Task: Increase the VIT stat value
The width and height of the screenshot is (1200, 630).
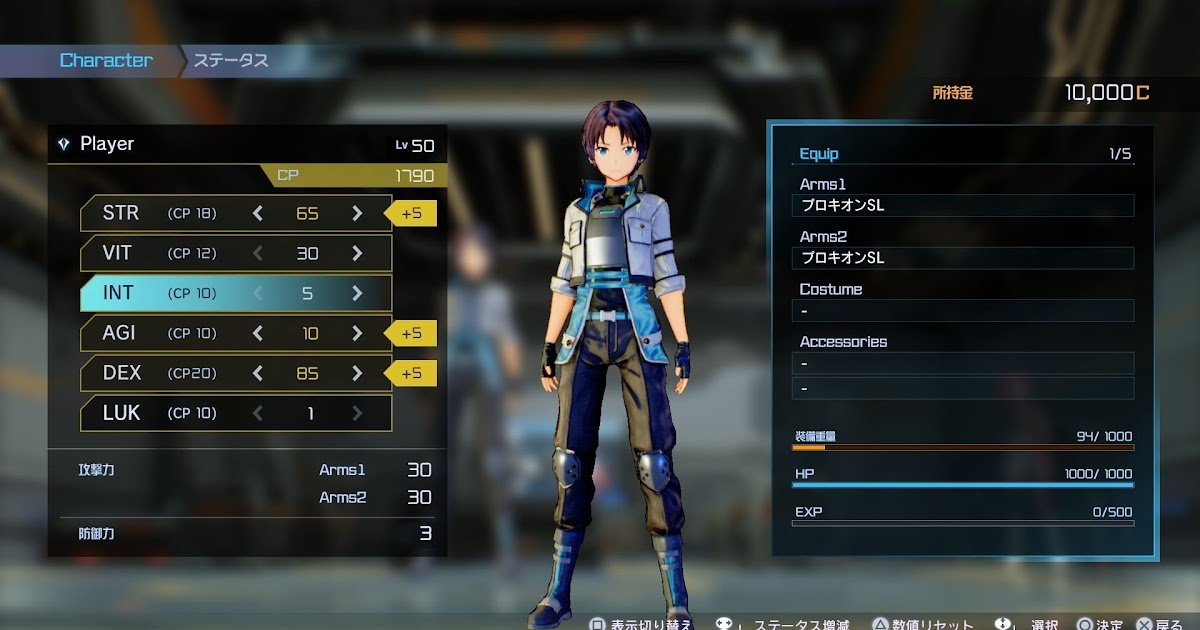Action: coord(357,253)
